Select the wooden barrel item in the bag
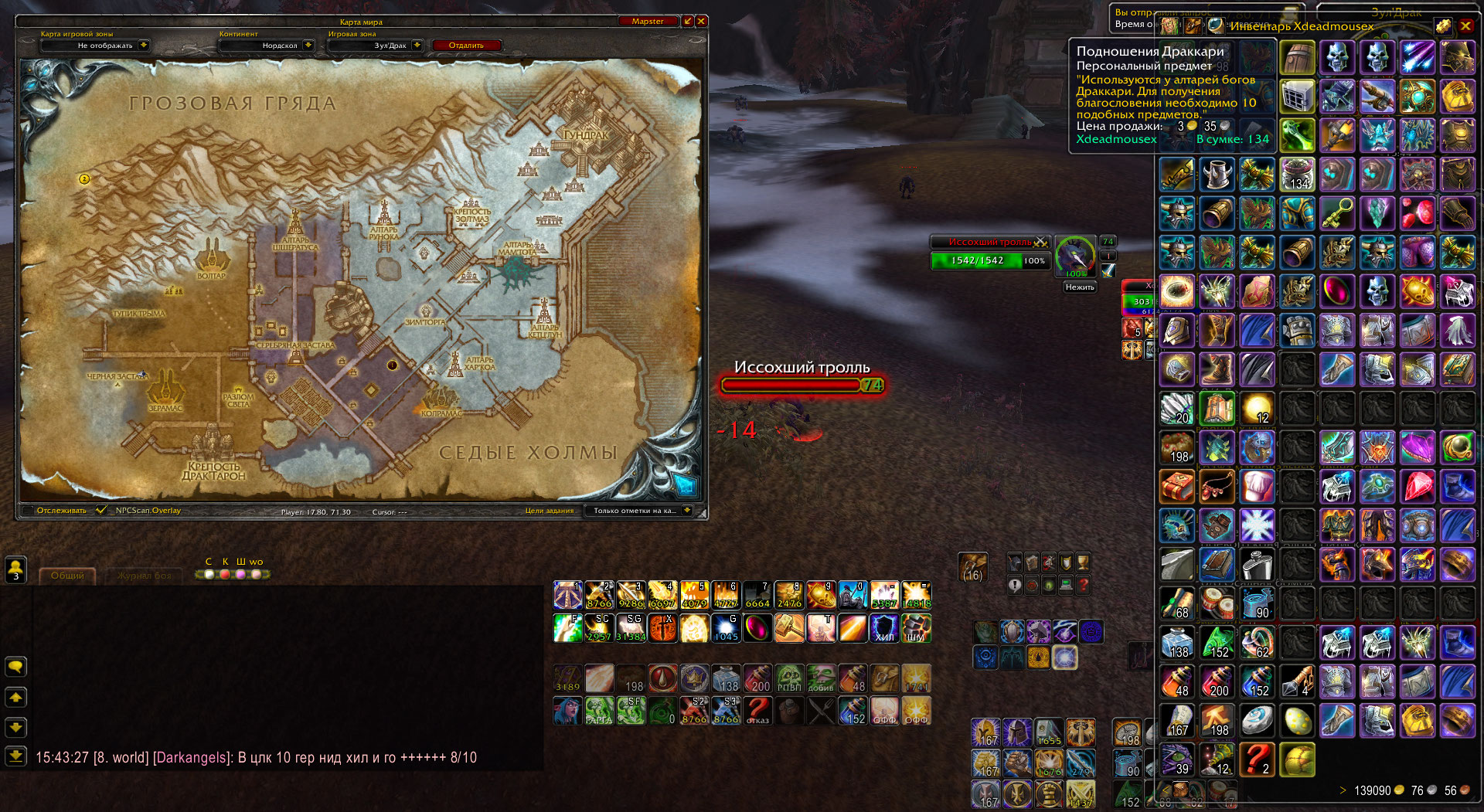This screenshot has height=812, width=1484. click(1297, 58)
